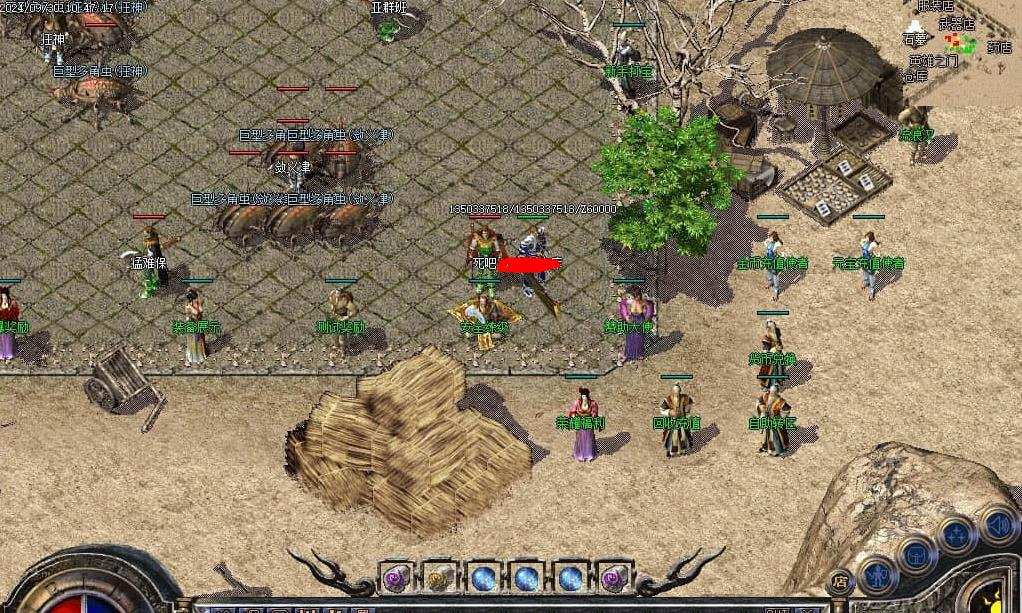Open the character figure panel button

878,574
